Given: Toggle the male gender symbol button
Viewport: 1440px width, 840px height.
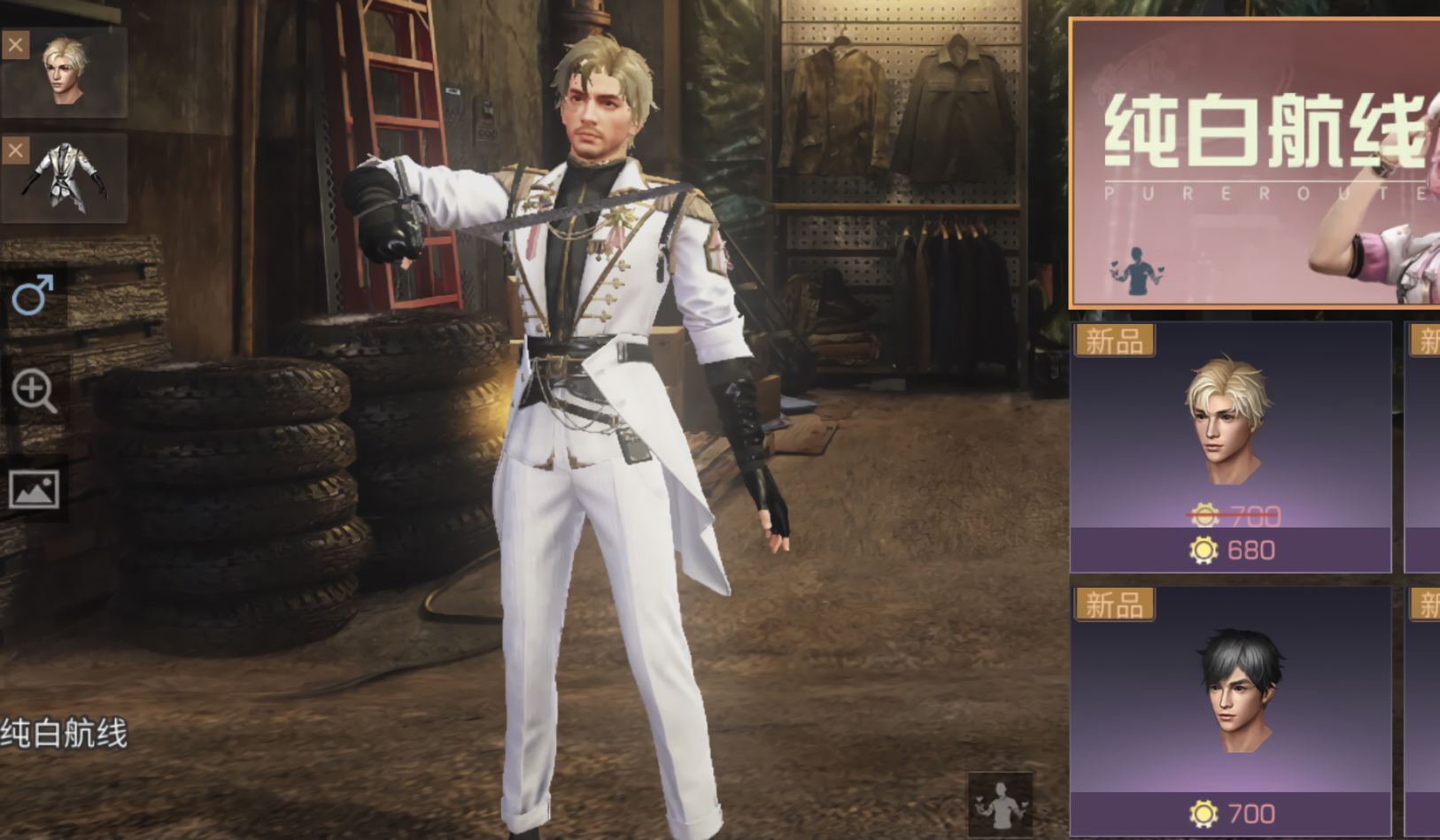Looking at the screenshot, I should coord(34,295).
